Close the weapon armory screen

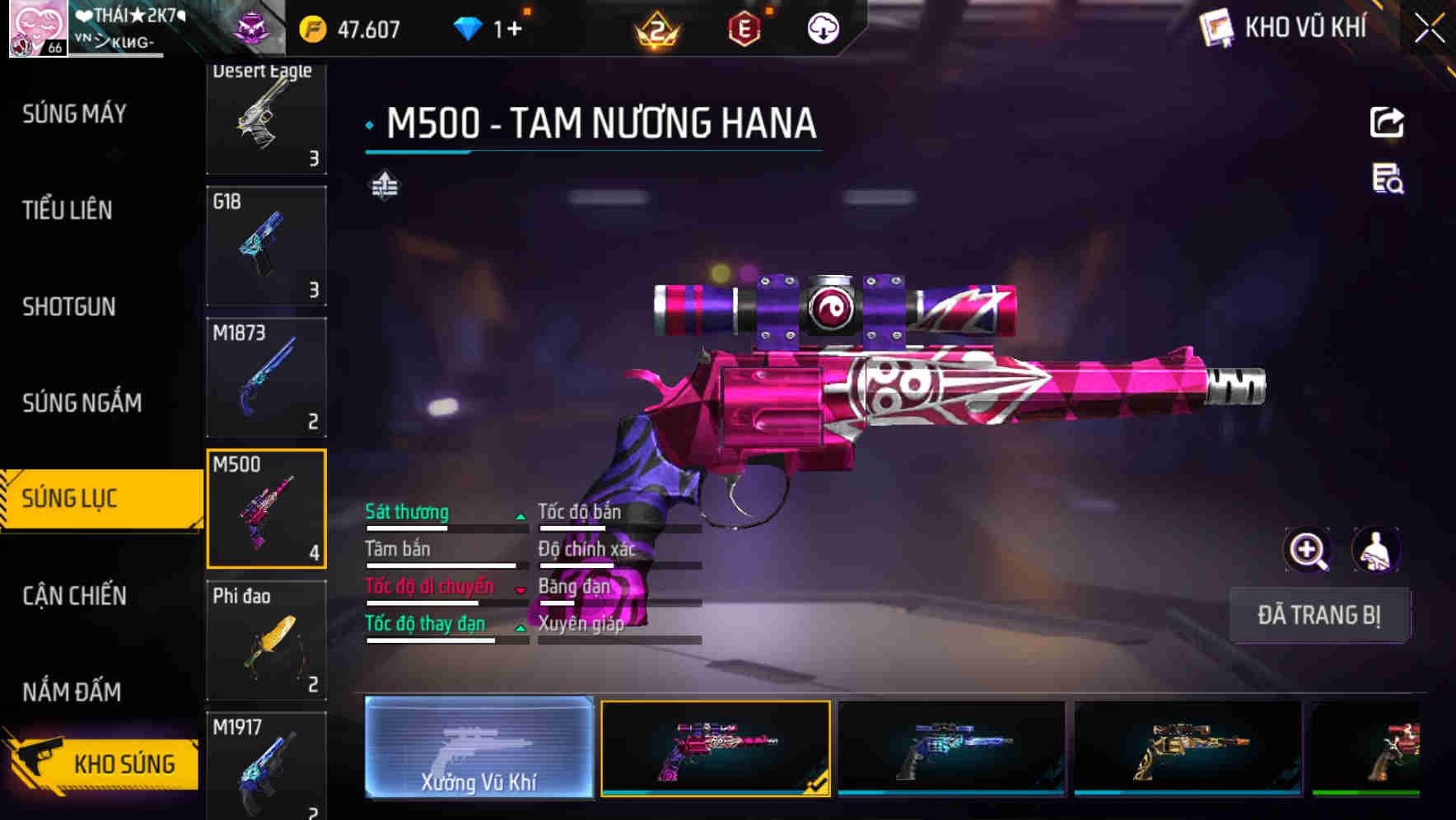tap(1429, 29)
